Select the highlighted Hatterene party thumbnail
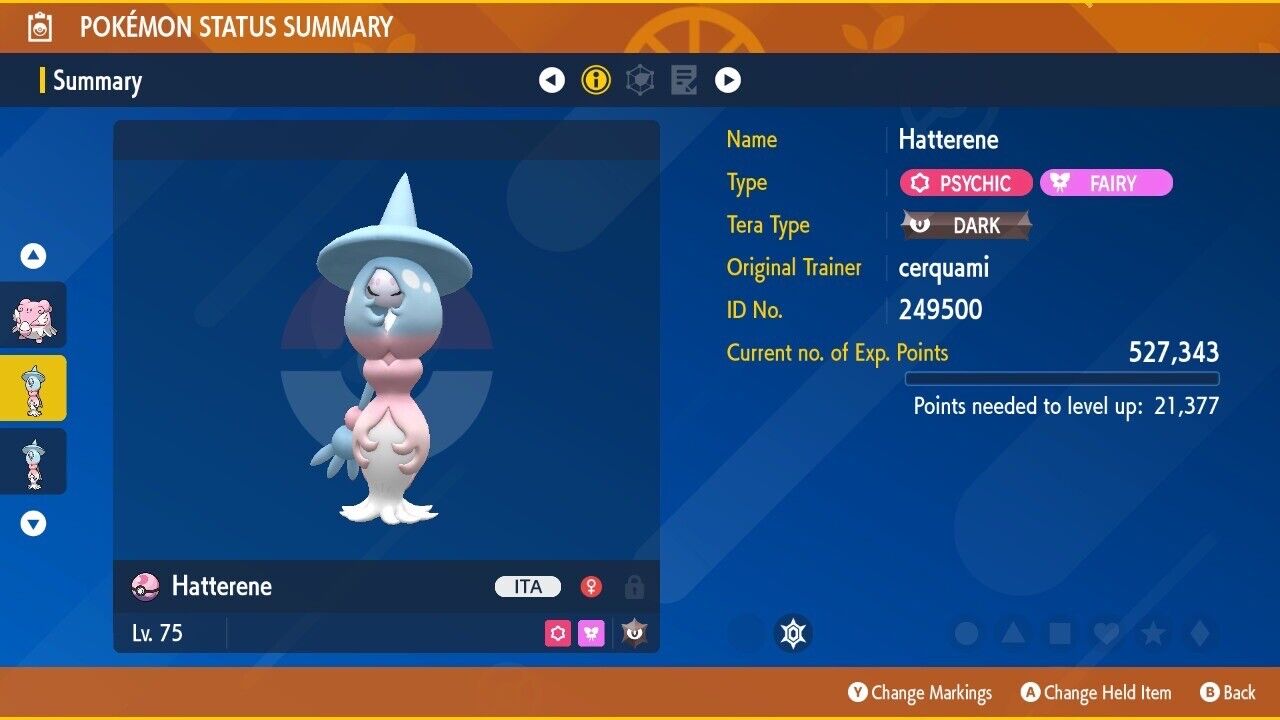Screen dimensions: 1280x720 34,388
